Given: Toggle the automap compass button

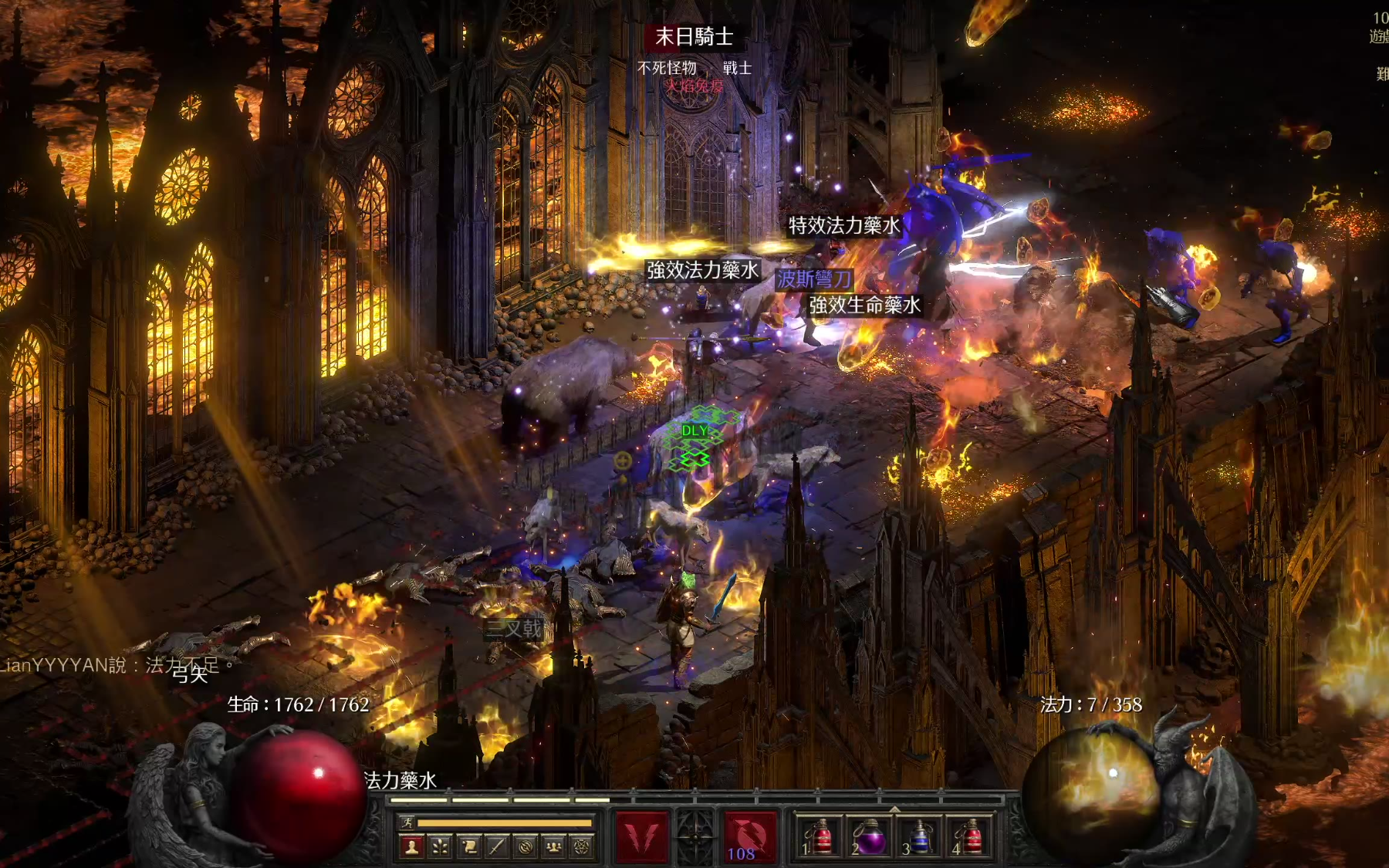Looking at the screenshot, I should click(526, 847).
